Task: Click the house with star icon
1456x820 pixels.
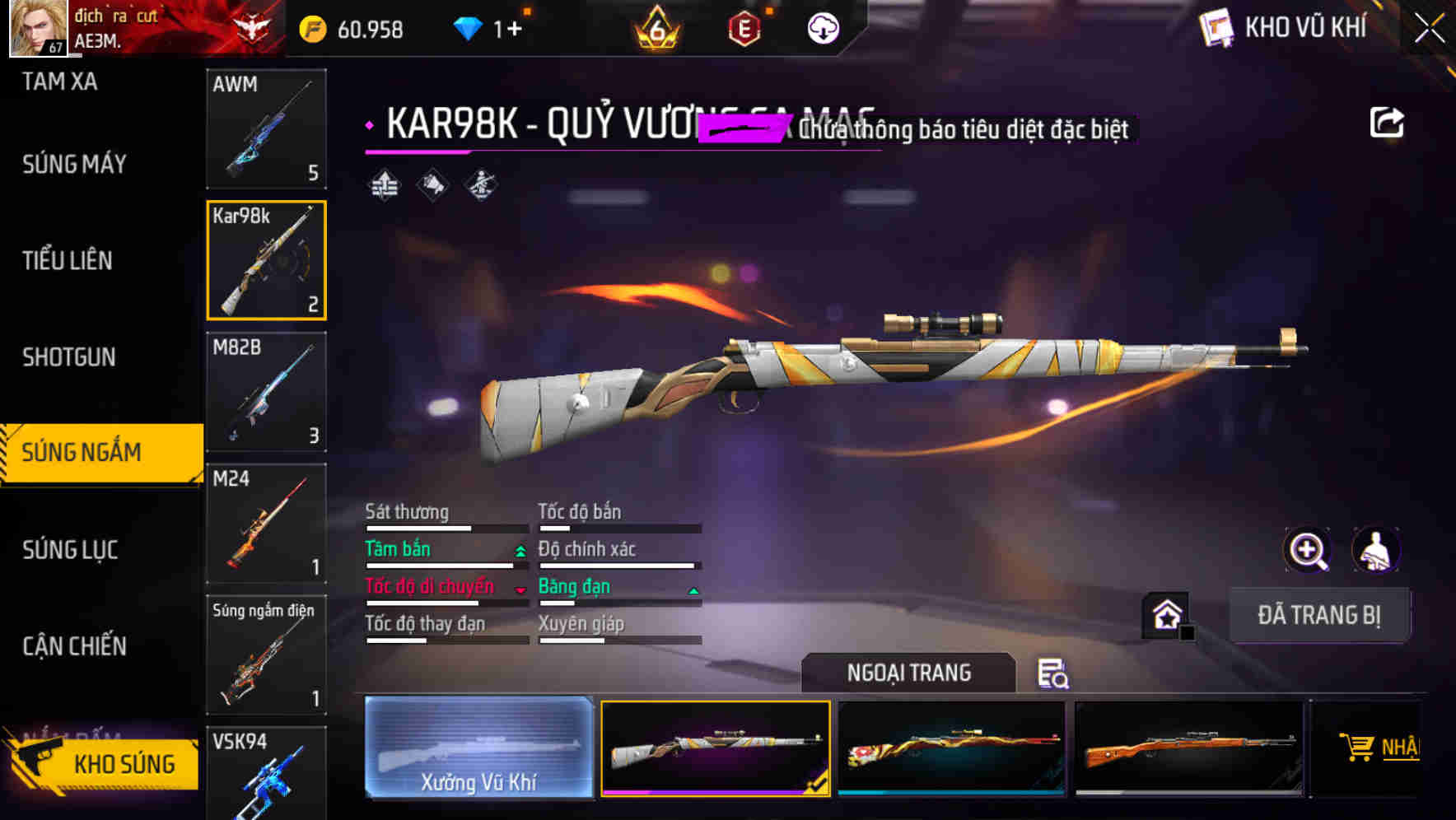Action: coord(1165,613)
